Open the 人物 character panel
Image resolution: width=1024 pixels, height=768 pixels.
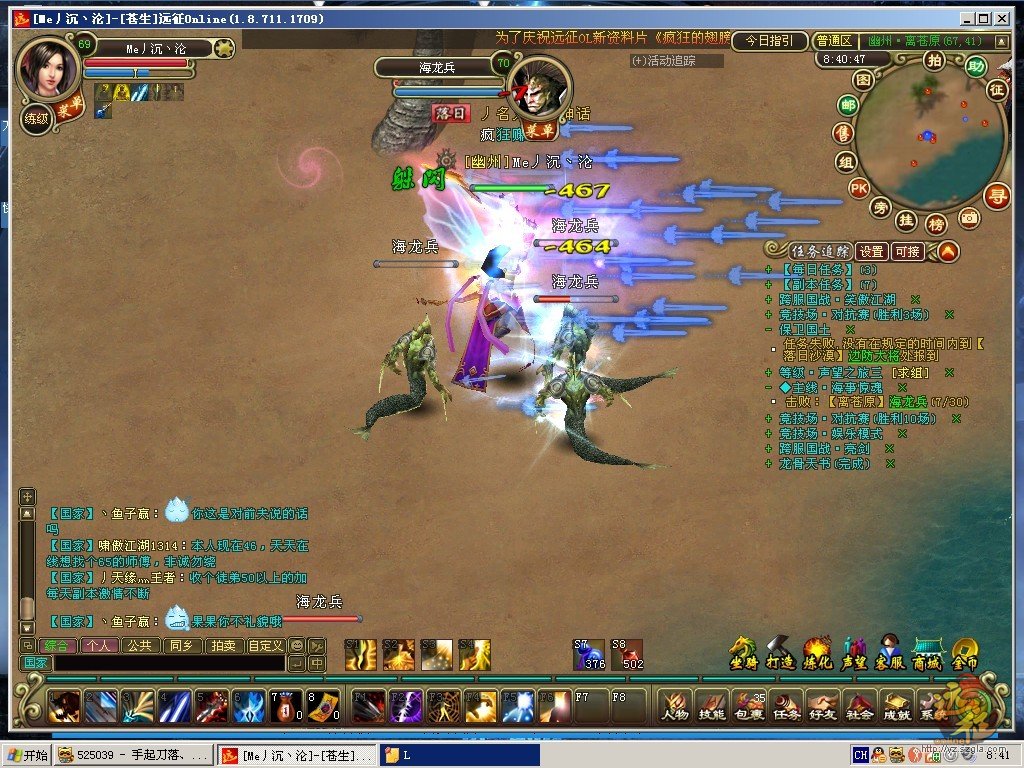point(676,705)
